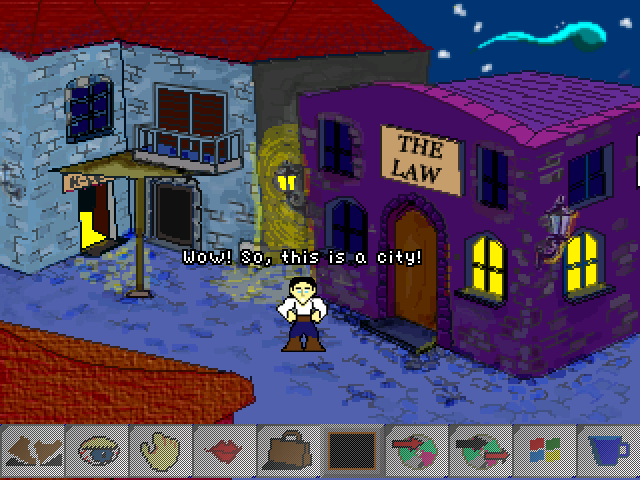Open the inventory bag
Screen dimensions: 640x480
coord(289,451)
